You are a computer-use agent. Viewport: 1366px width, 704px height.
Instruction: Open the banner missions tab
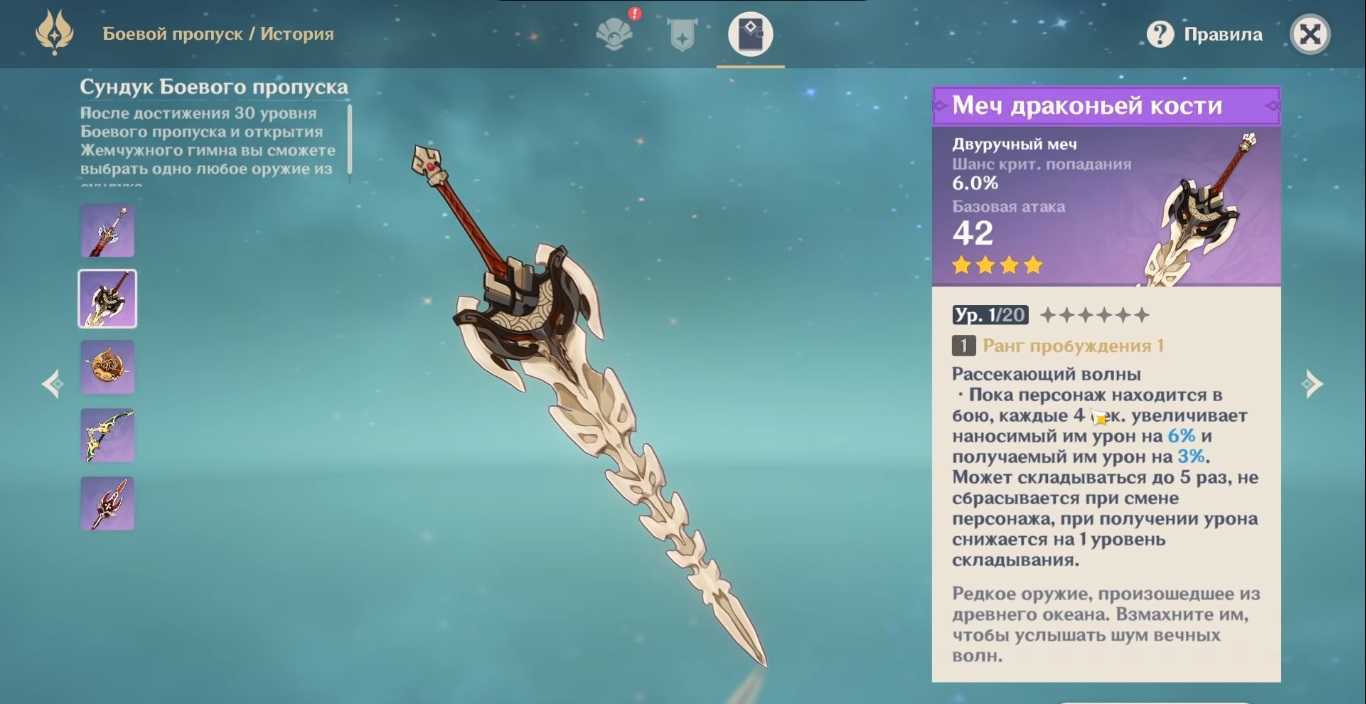click(682, 35)
